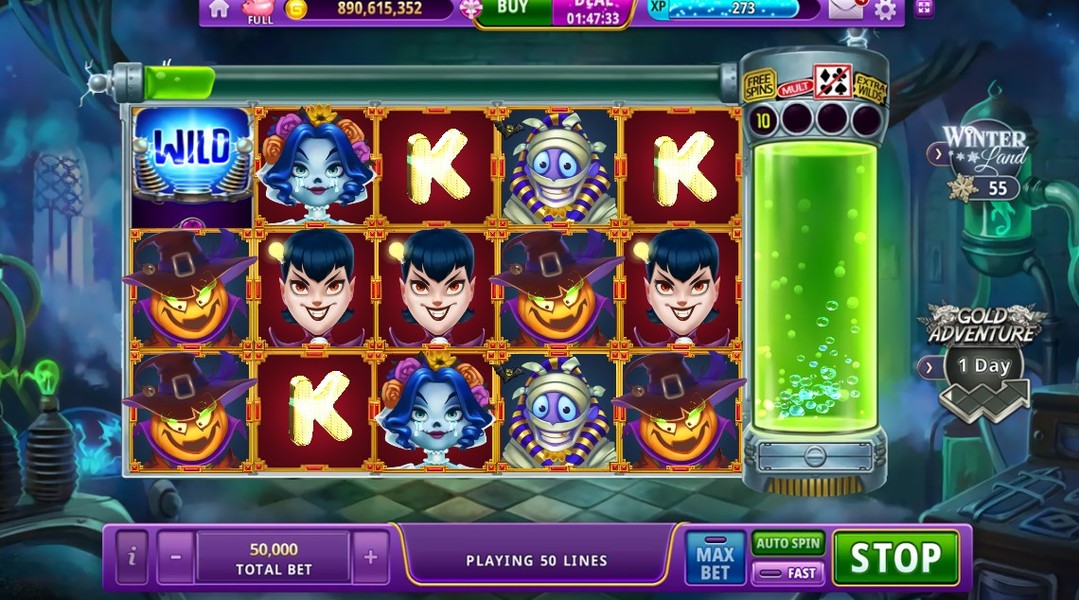
Task: Set the Max Bet
Action: [715, 558]
